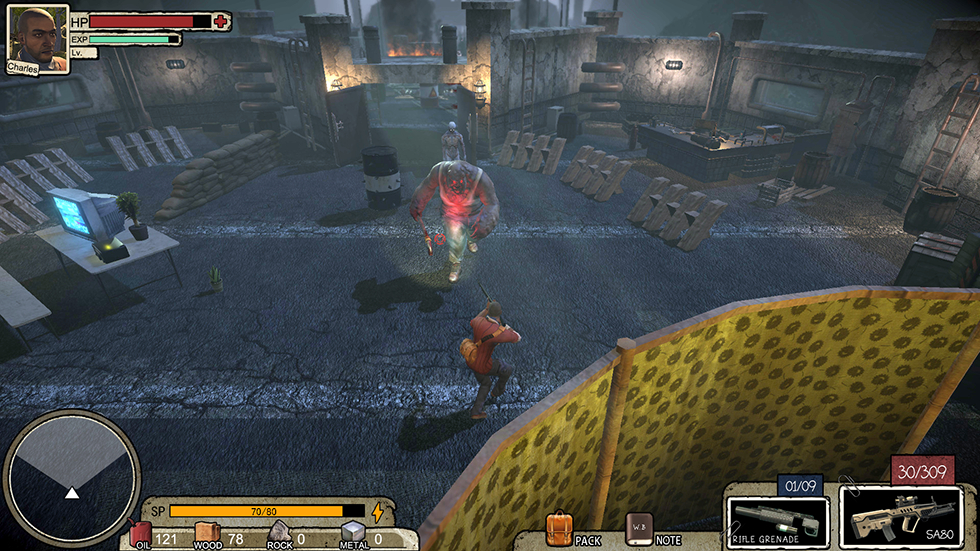980x551 pixels.
Task: Open the Note journal book
Action: 638,527
